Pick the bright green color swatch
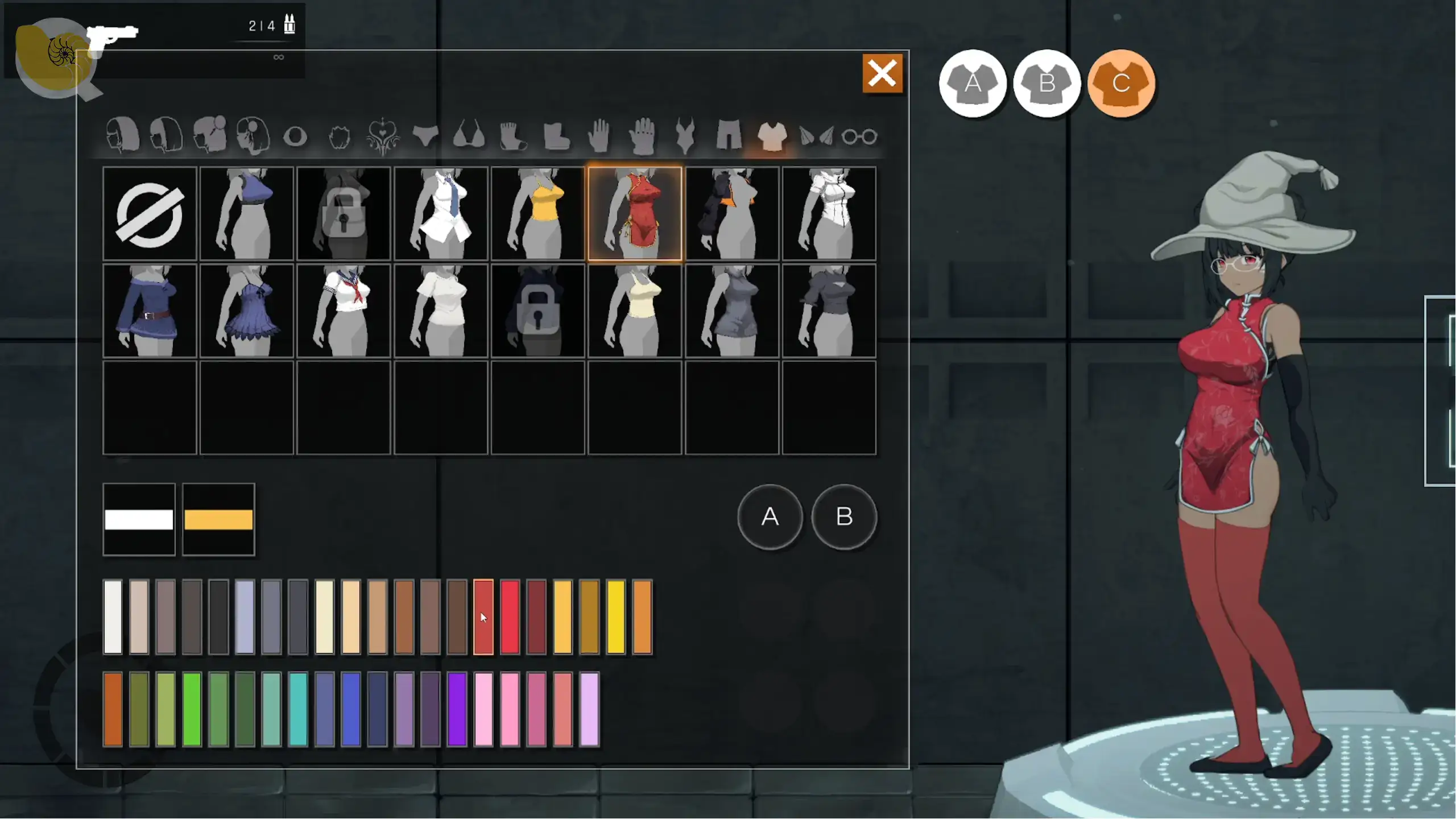The image size is (1456, 819). pos(192,709)
